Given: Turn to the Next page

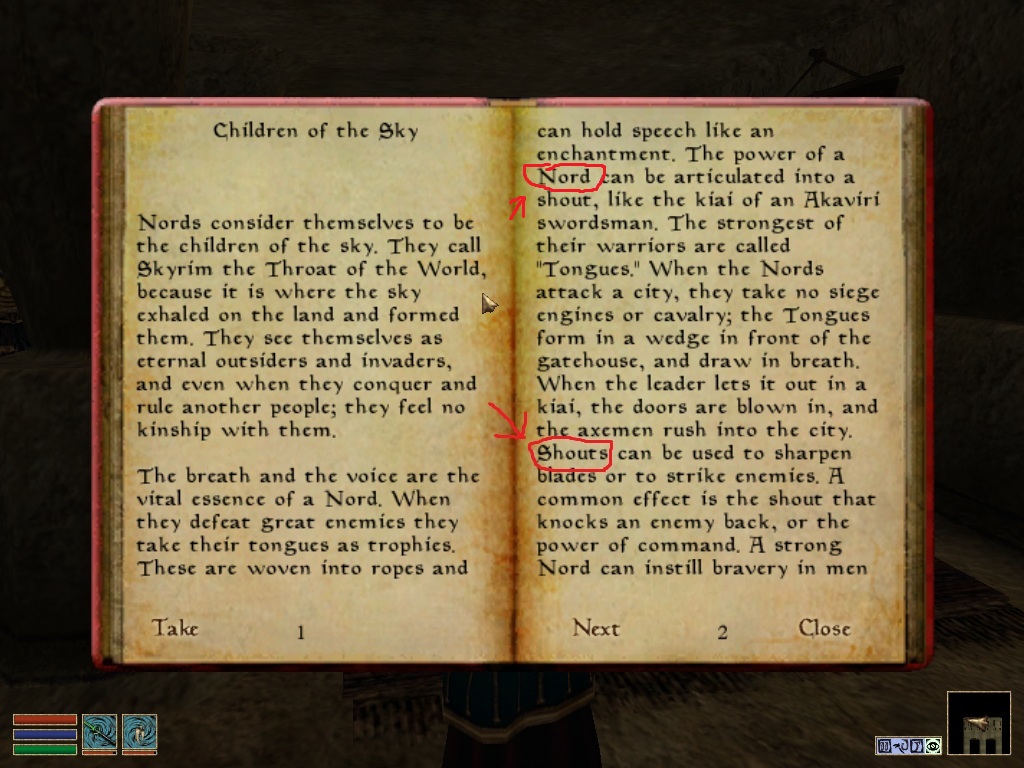Looking at the screenshot, I should click(596, 628).
